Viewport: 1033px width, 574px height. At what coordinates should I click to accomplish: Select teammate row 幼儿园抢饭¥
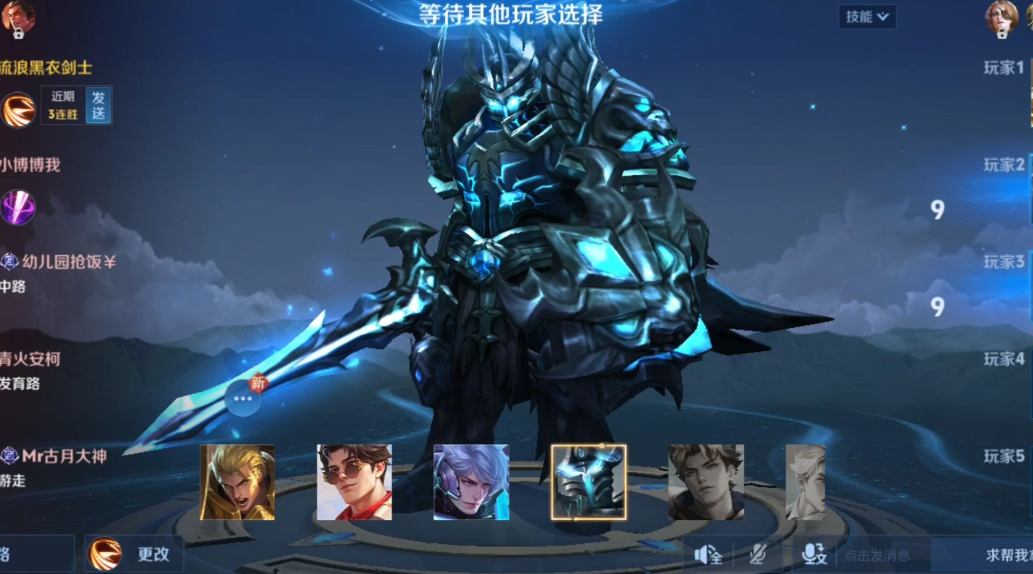click(x=60, y=262)
